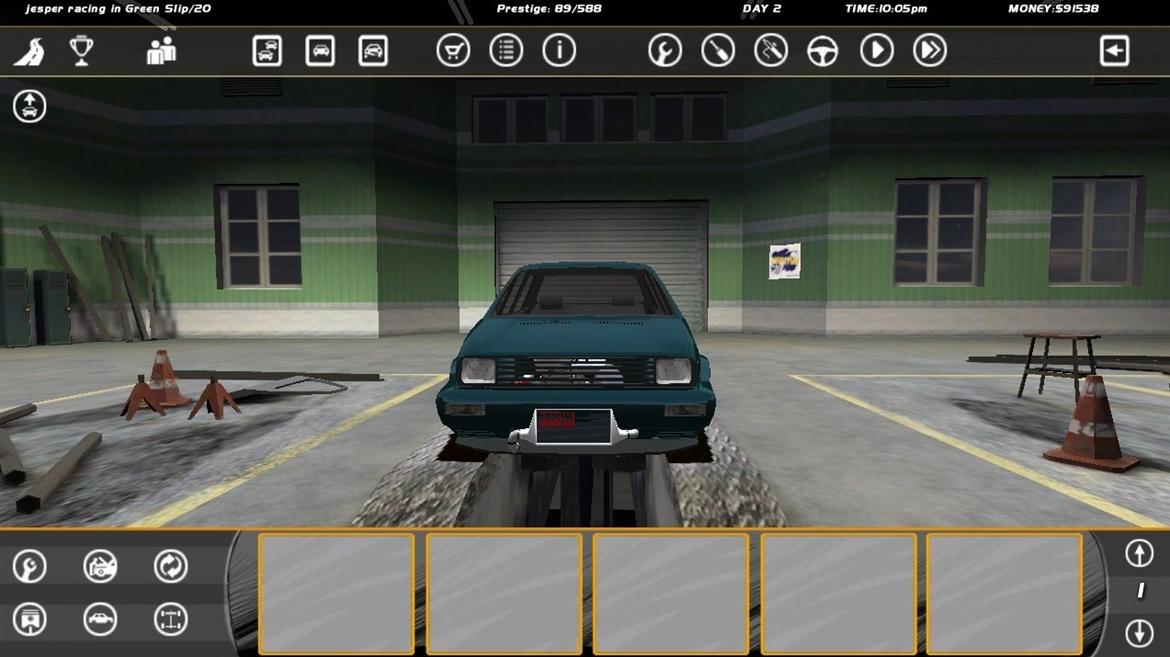This screenshot has height=657, width=1170.
Task: Click the rotating arrows refresh icon
Action: click(x=171, y=567)
